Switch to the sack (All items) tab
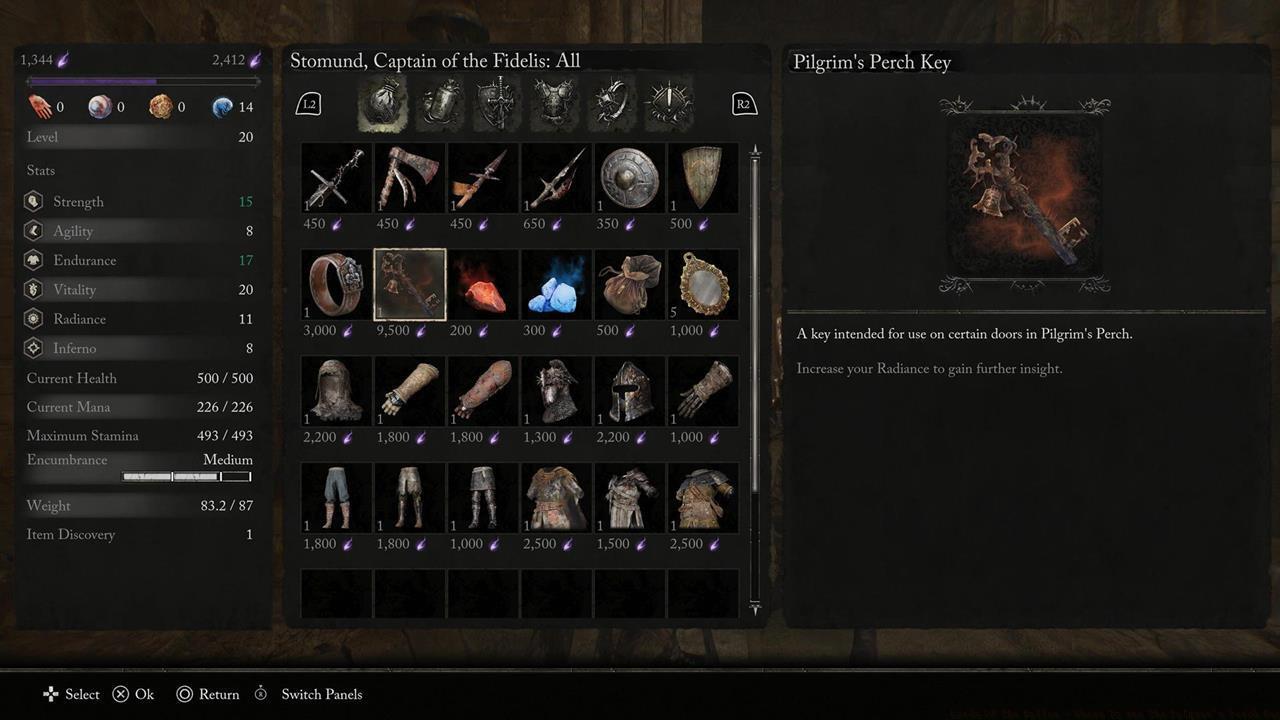 [382, 104]
